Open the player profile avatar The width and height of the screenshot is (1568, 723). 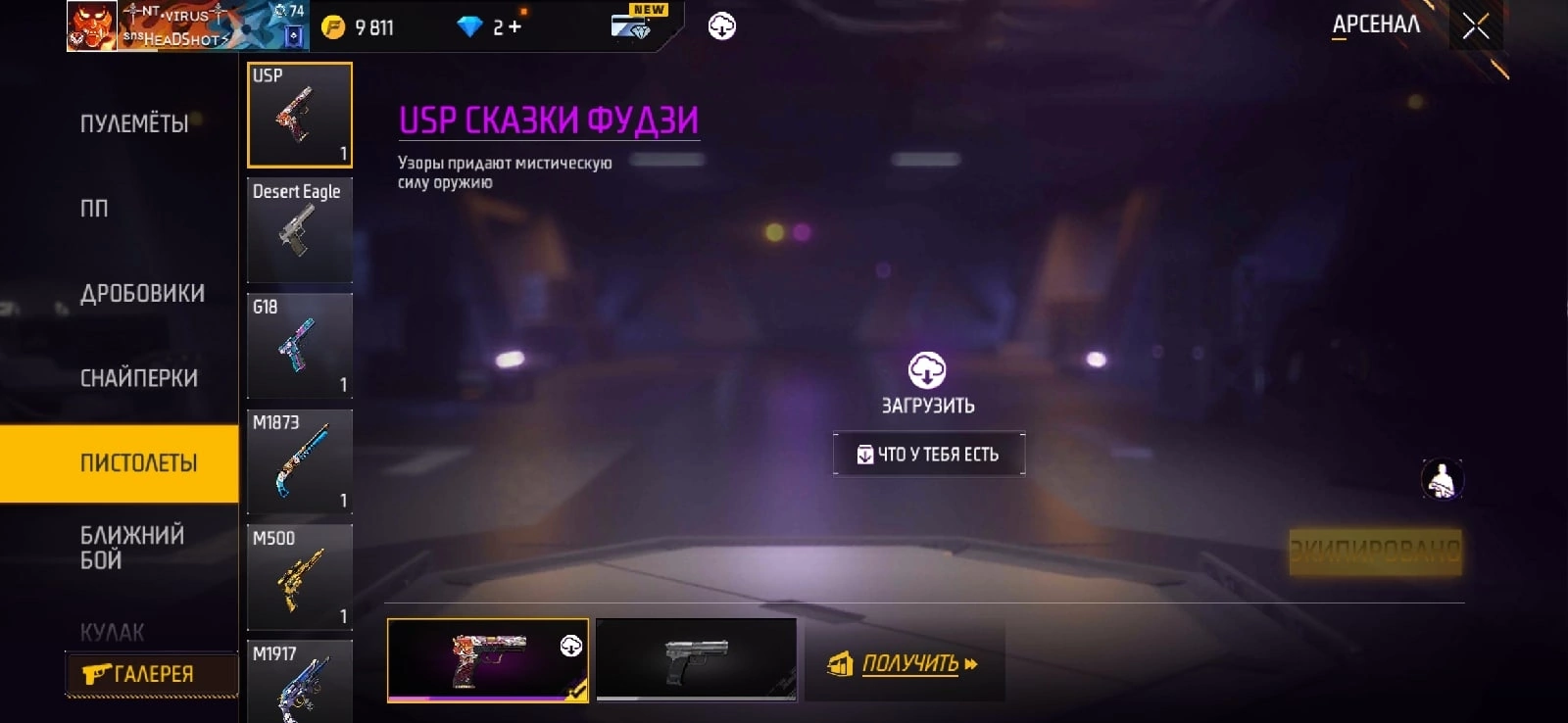click(92, 26)
